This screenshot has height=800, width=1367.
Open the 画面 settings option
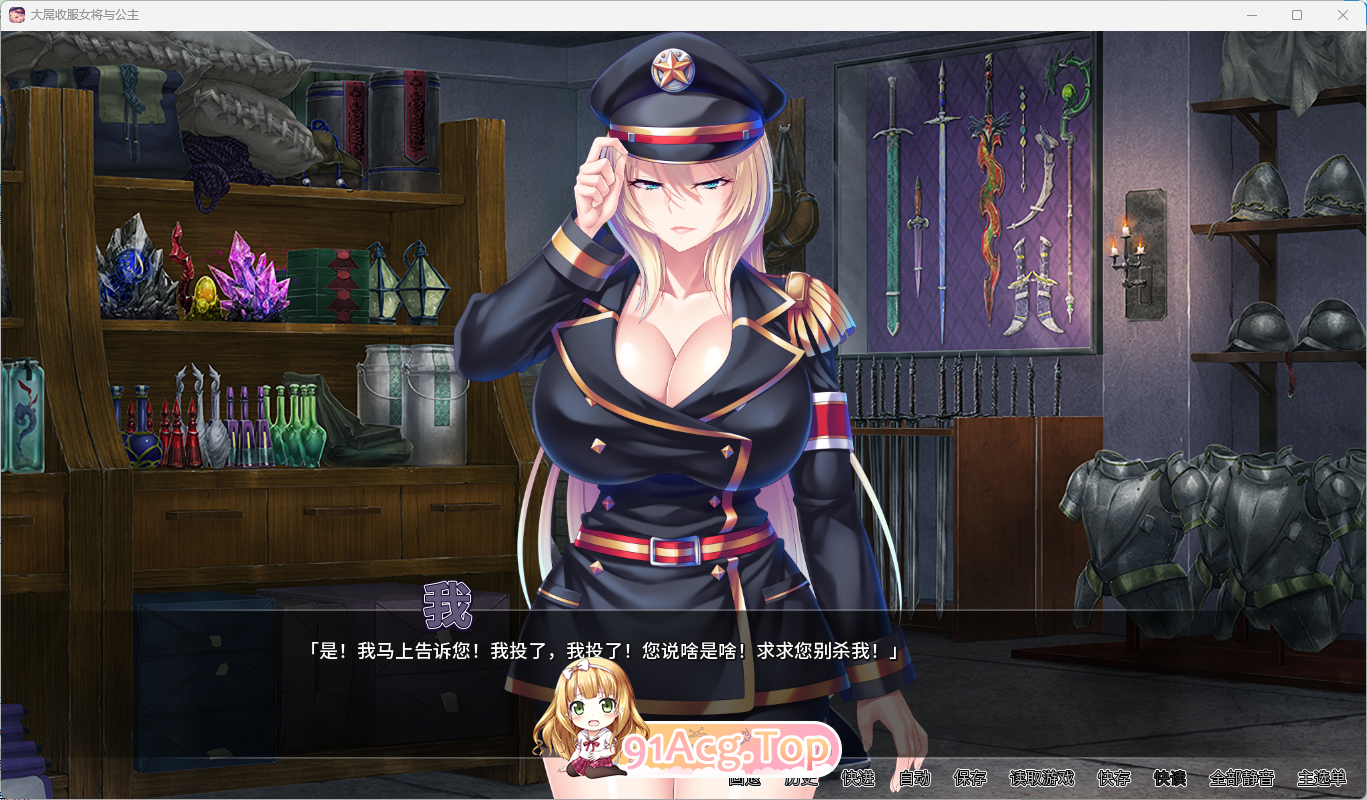pyautogui.click(x=744, y=778)
